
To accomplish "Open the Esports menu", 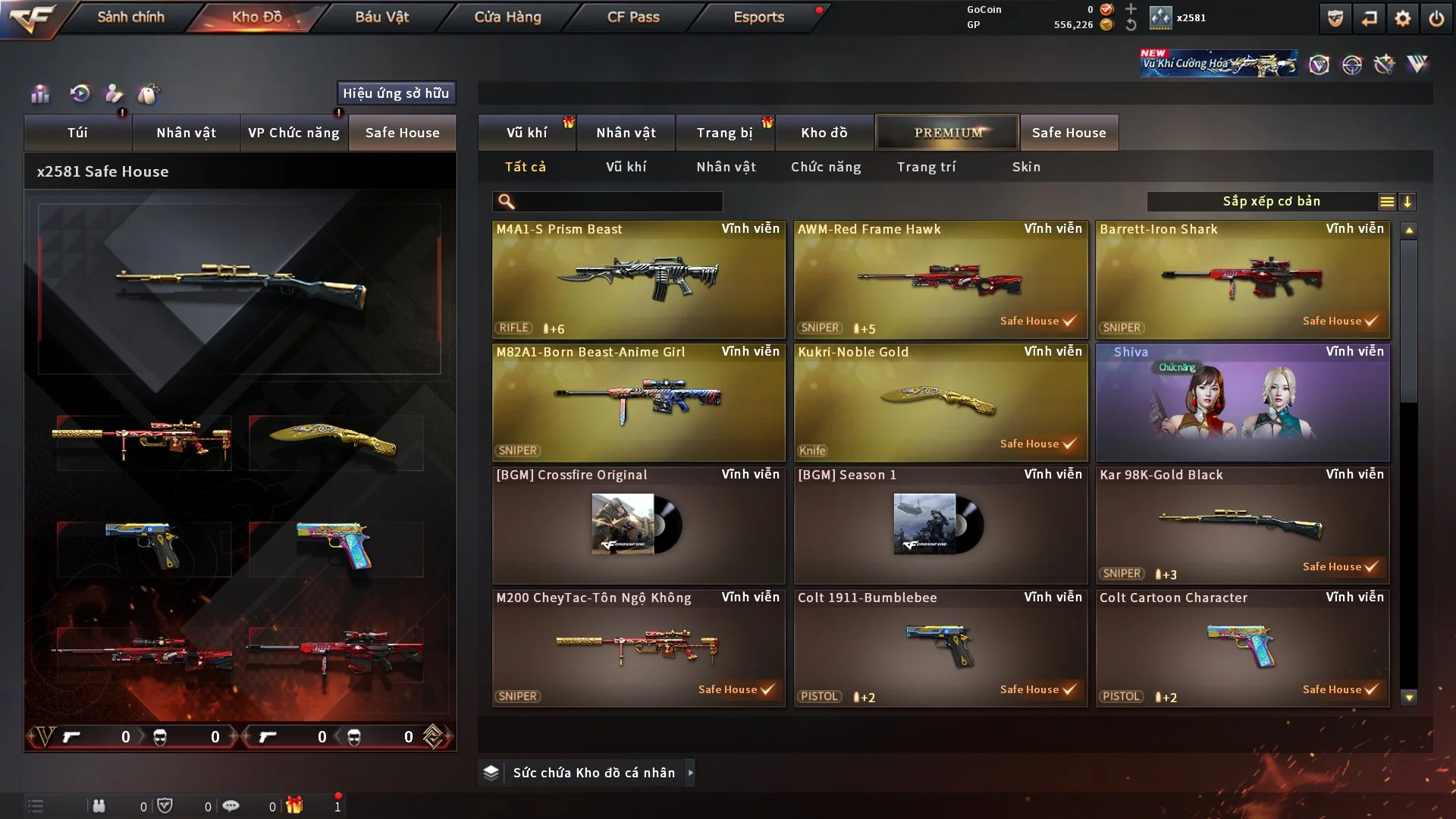I will 758,17.
